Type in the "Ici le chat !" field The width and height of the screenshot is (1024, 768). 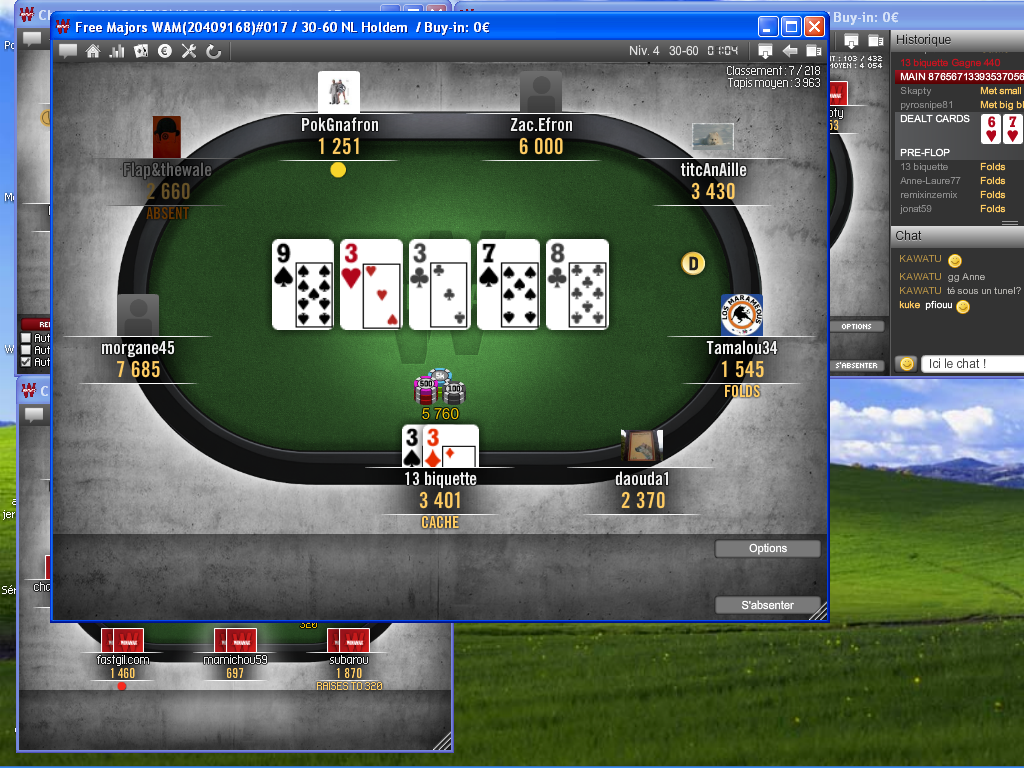970,364
